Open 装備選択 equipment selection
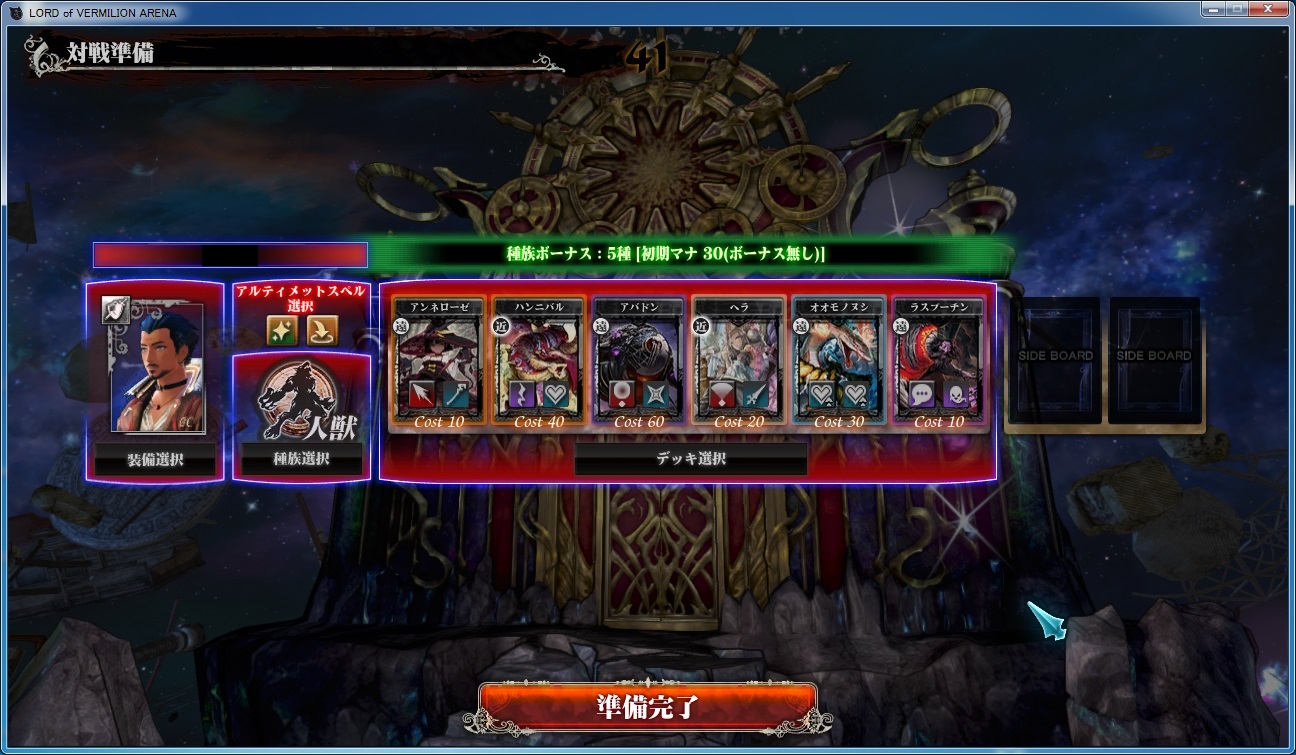The image size is (1296, 755). 155,460
